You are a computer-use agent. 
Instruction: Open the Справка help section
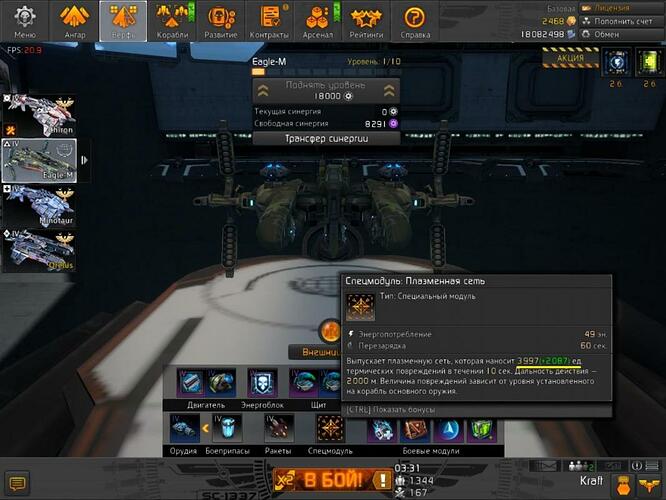(413, 19)
